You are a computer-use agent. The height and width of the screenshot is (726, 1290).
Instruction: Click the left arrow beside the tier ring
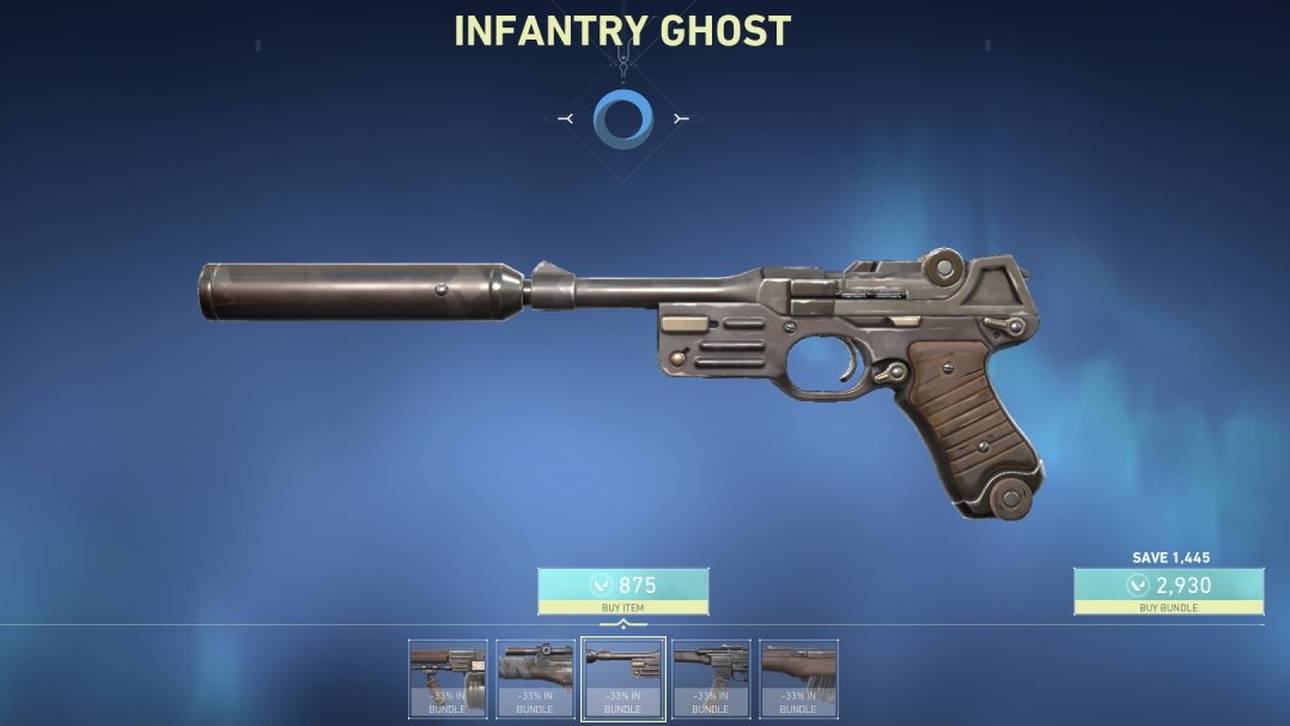click(566, 117)
